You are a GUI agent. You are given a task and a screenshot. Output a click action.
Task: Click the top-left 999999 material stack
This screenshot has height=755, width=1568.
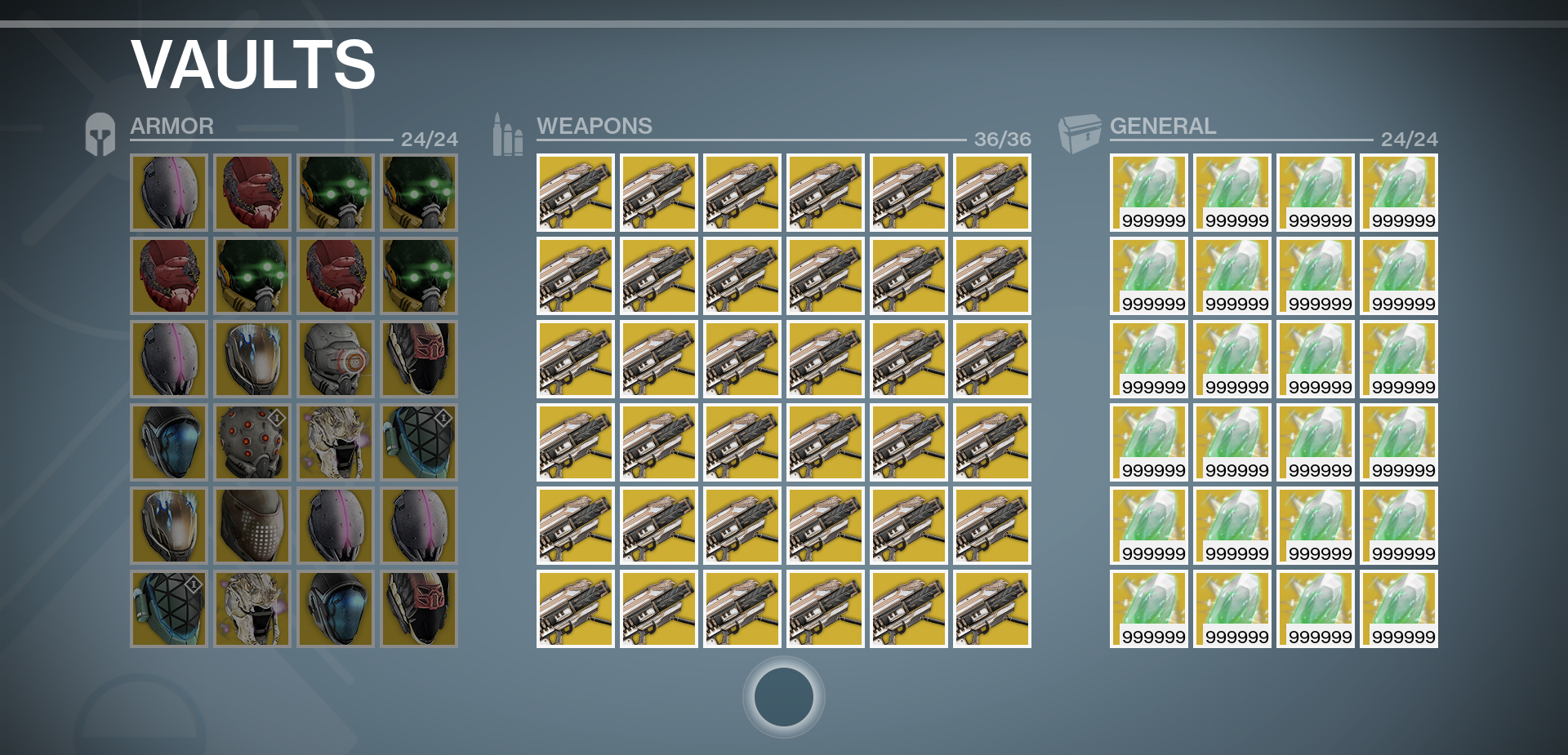tap(1148, 193)
